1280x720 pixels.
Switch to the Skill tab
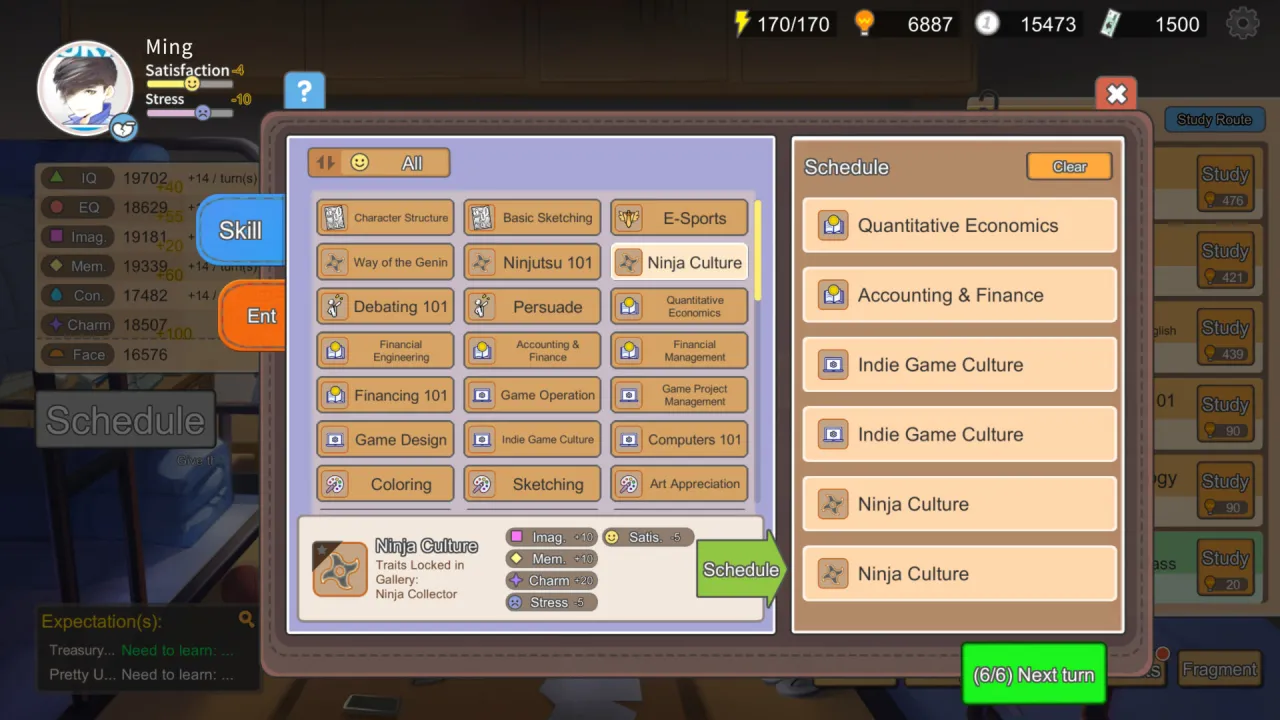tap(239, 230)
